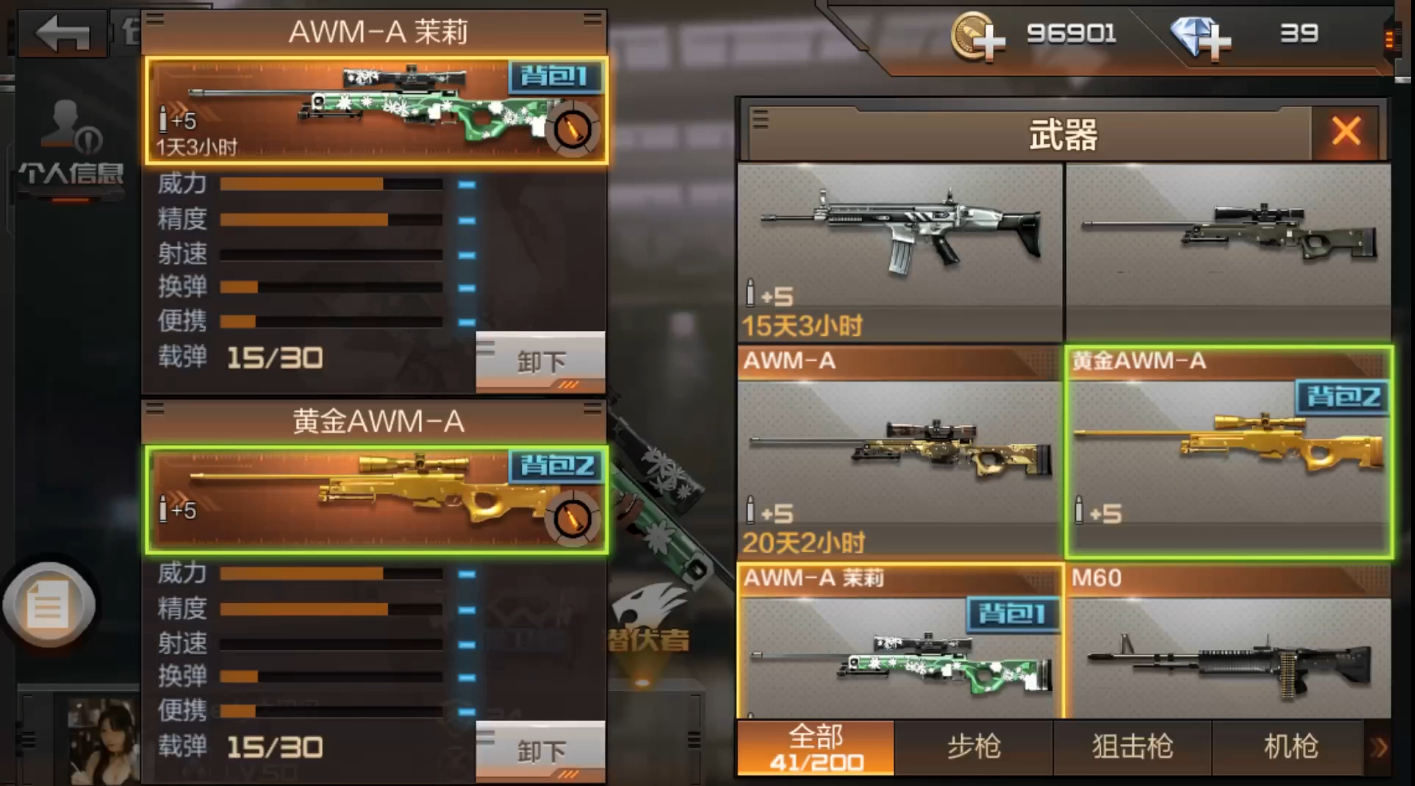This screenshot has height=786, width=1415.
Task: Open the document icon on the left side
Action: click(48, 603)
